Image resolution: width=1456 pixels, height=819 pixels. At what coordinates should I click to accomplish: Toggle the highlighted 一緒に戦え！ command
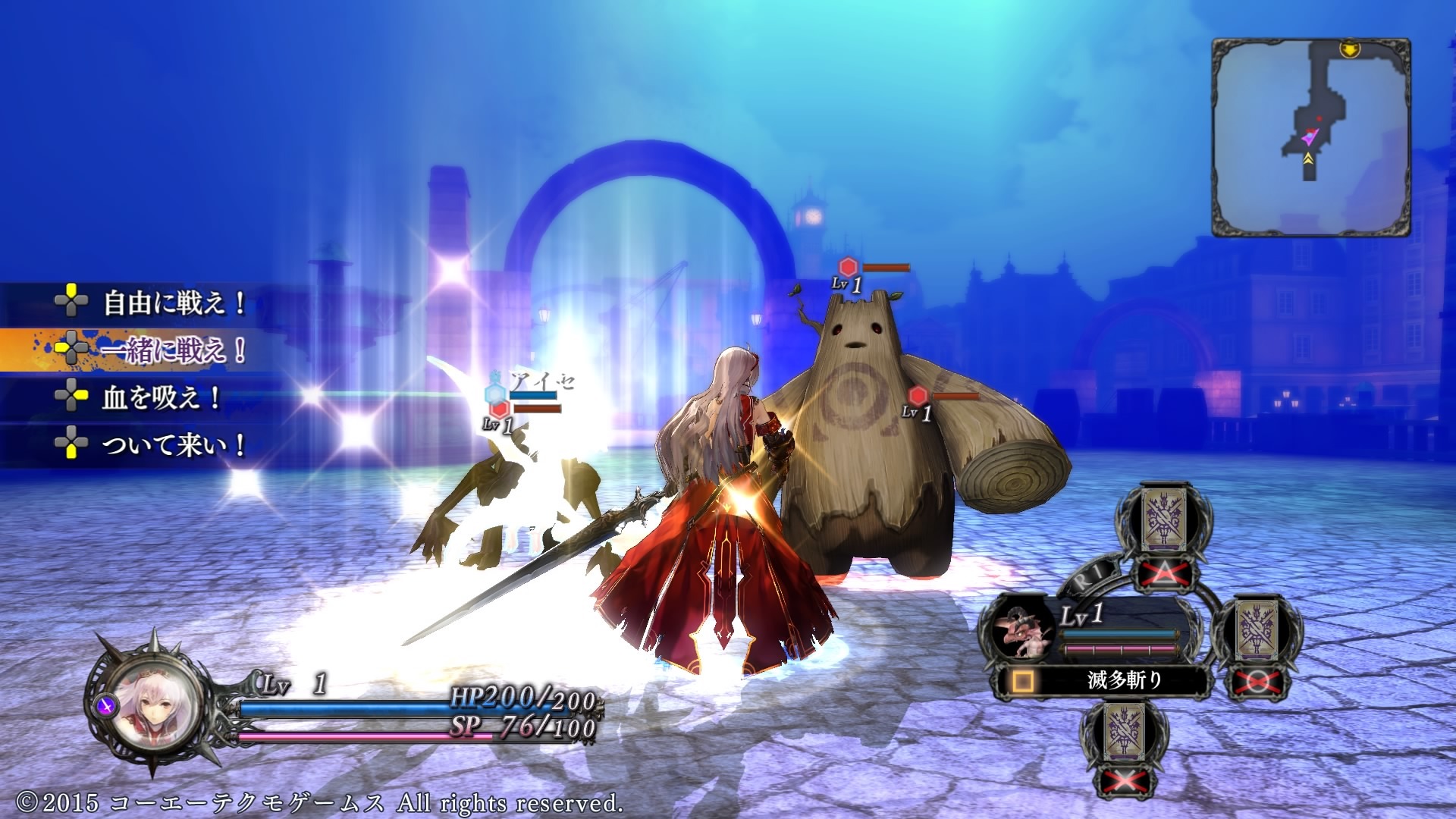coord(171,349)
